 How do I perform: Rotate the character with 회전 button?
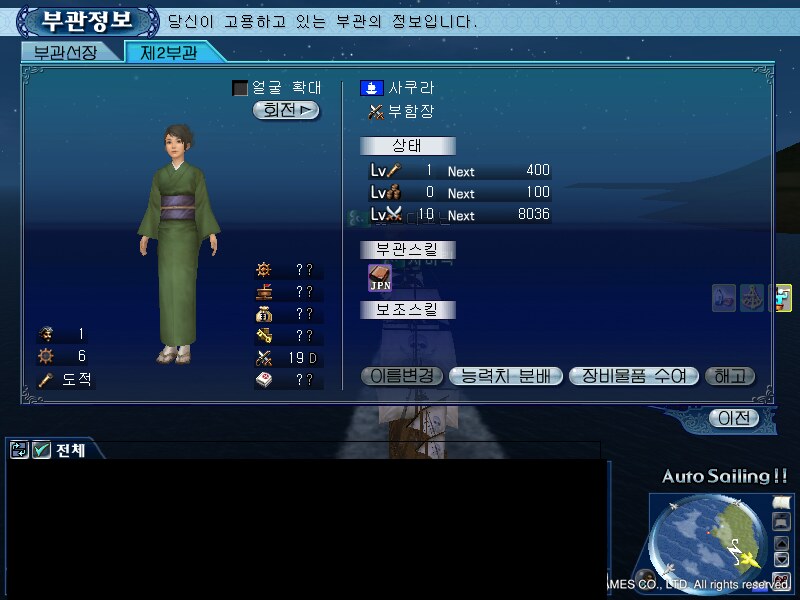tap(286, 110)
